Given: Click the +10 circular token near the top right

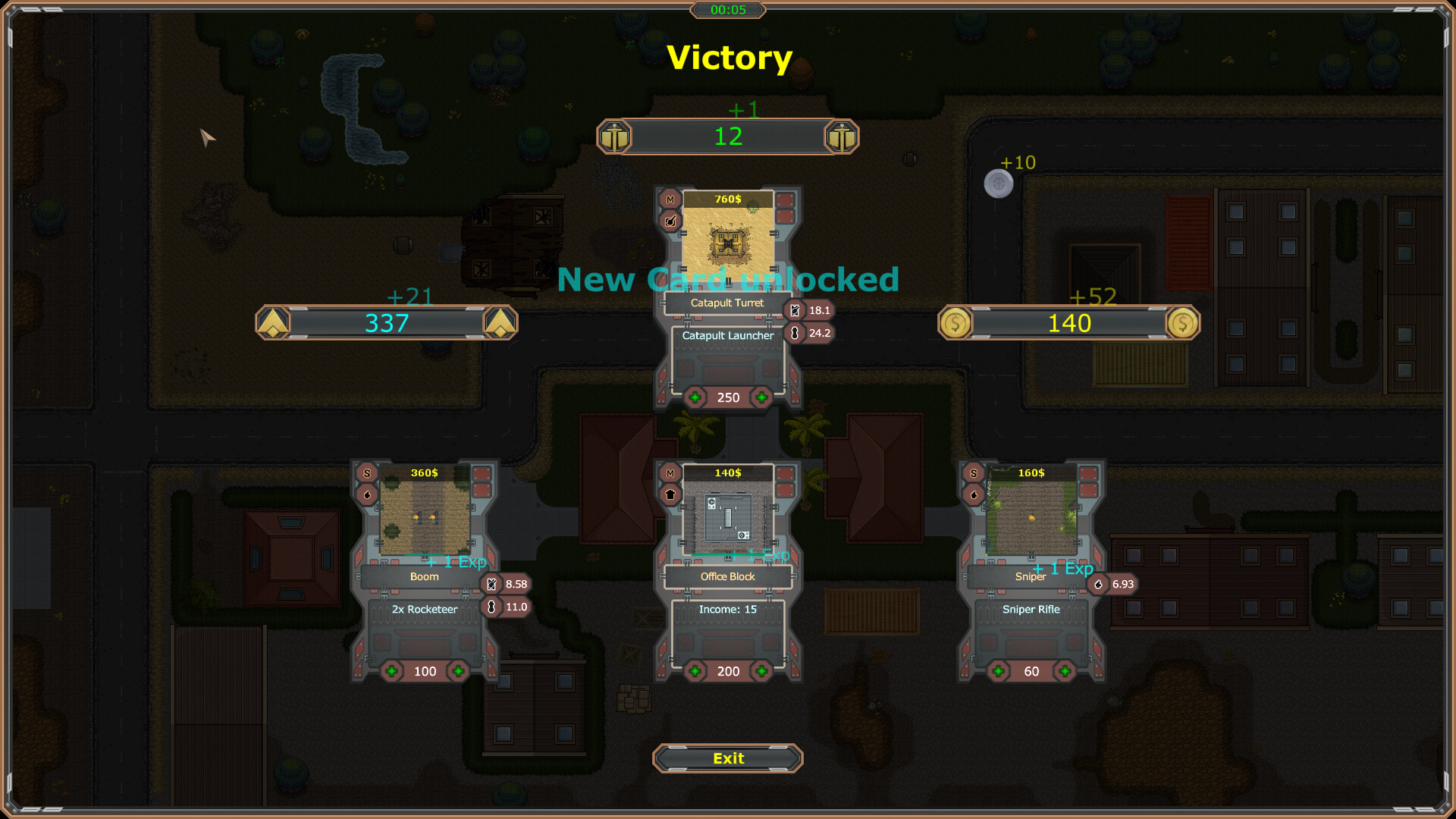Looking at the screenshot, I should (x=999, y=184).
